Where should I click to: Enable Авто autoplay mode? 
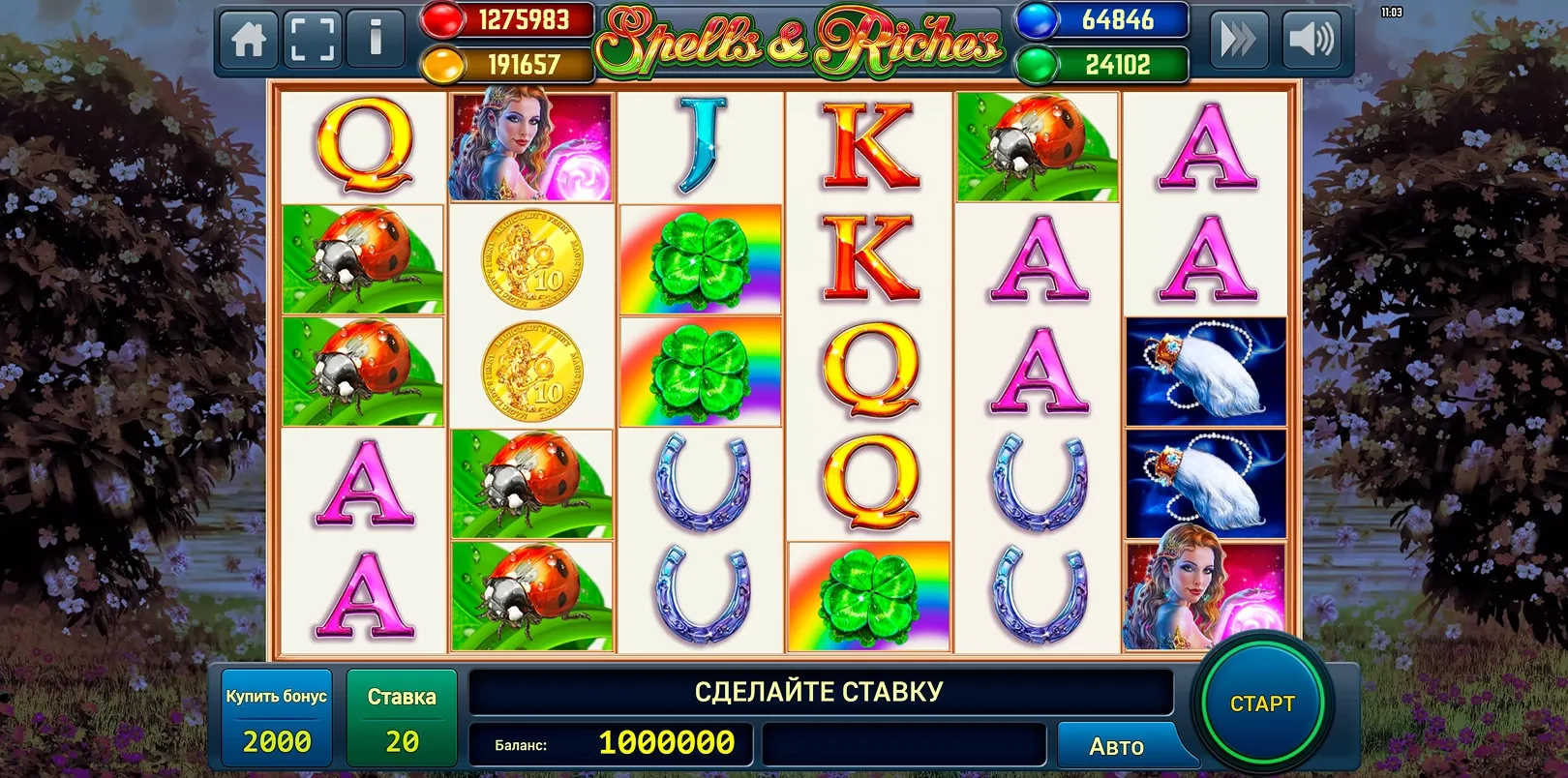(x=1115, y=745)
